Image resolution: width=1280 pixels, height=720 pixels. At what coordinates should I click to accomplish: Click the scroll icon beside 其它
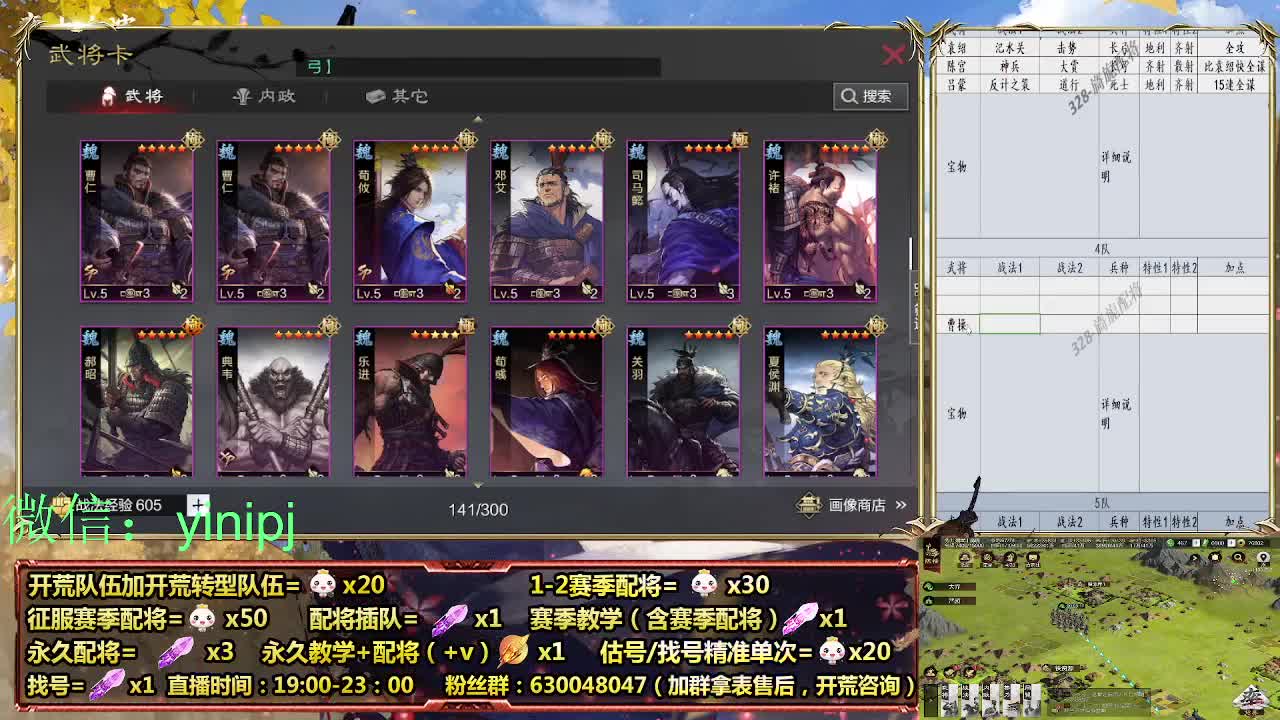tap(375, 97)
